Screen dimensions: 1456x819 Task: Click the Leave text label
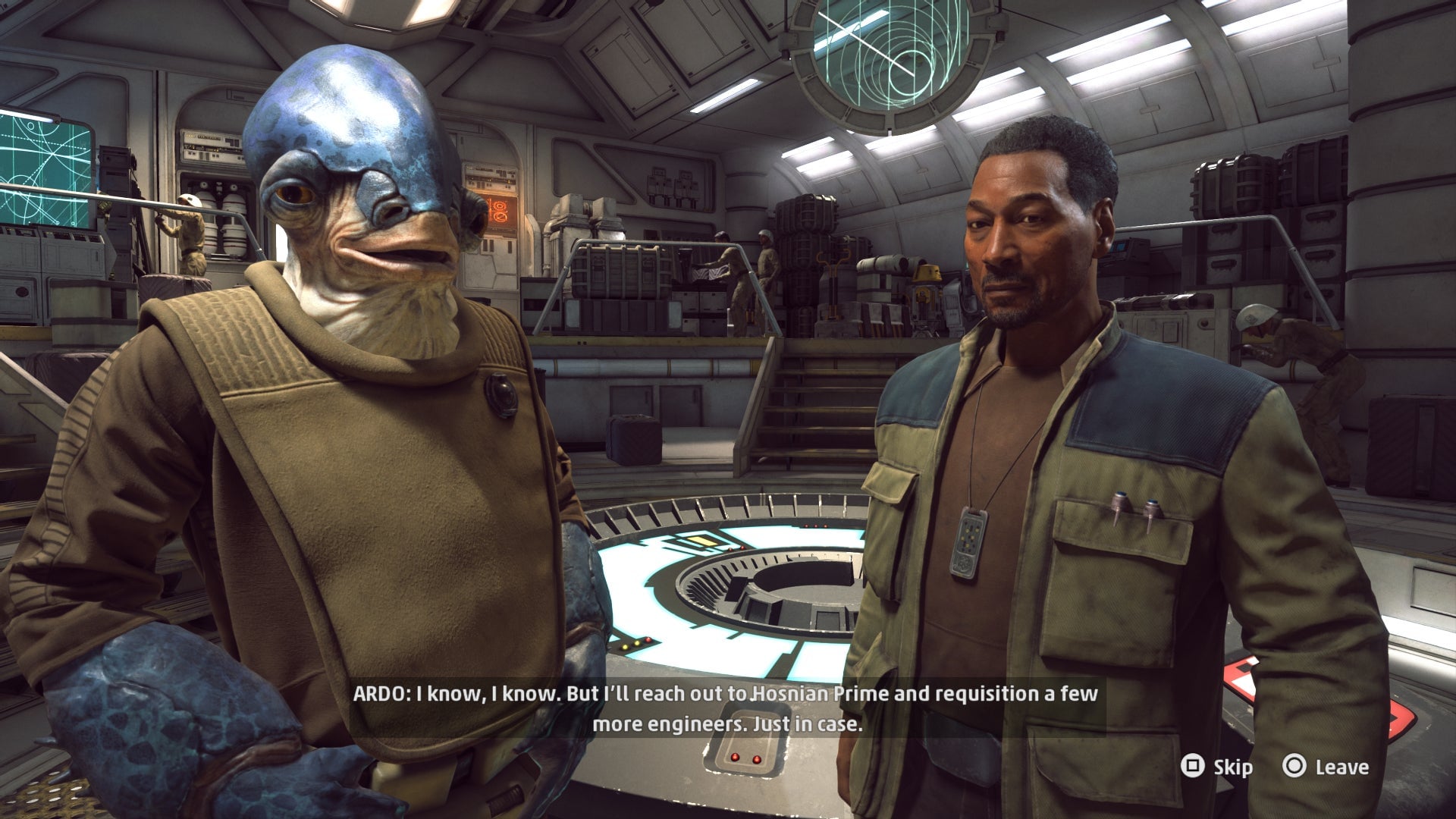pyautogui.click(x=1342, y=767)
